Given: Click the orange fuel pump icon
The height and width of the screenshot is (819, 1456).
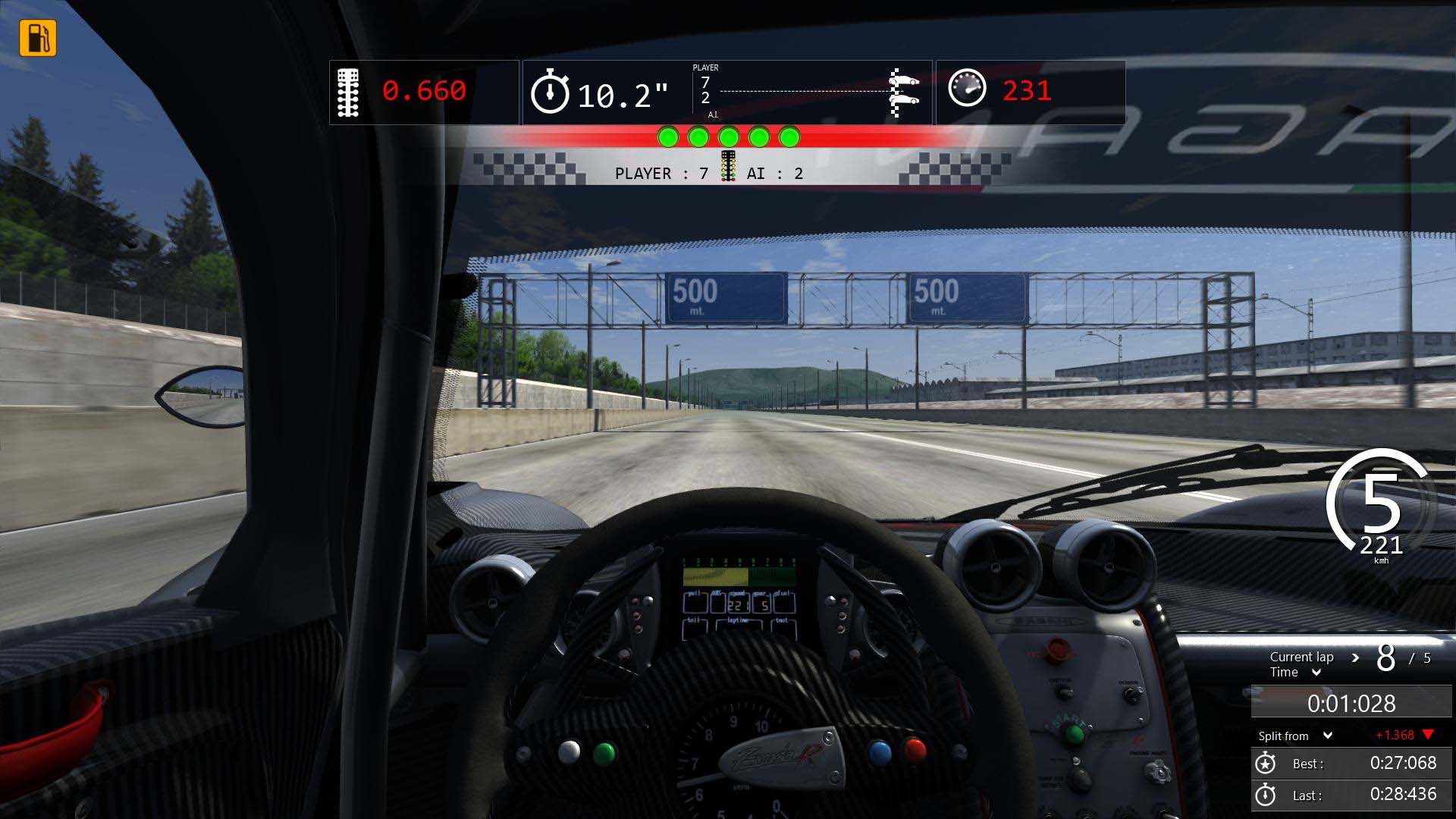Looking at the screenshot, I should 38,38.
